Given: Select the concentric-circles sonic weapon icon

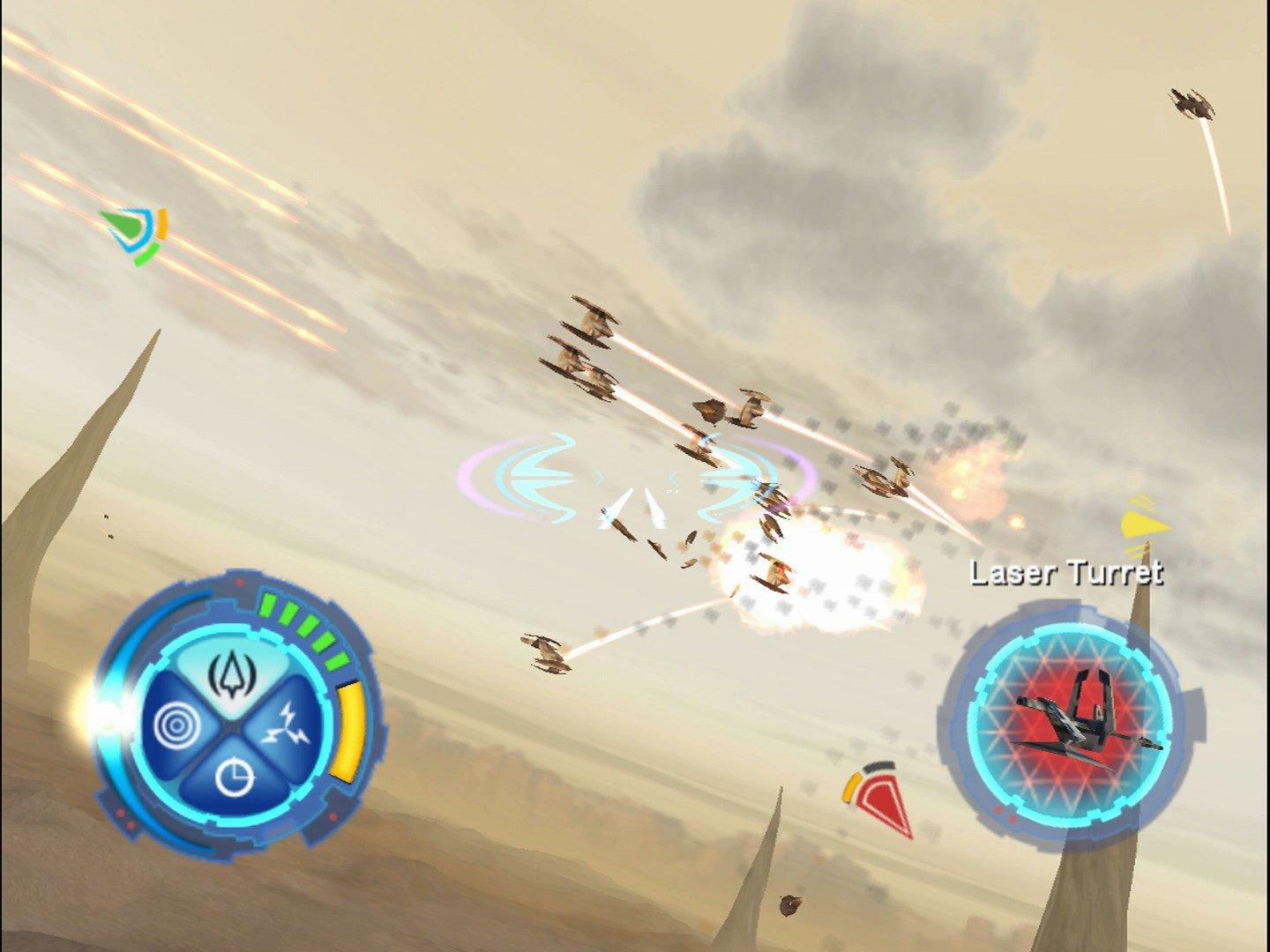Looking at the screenshot, I should coord(176,725).
